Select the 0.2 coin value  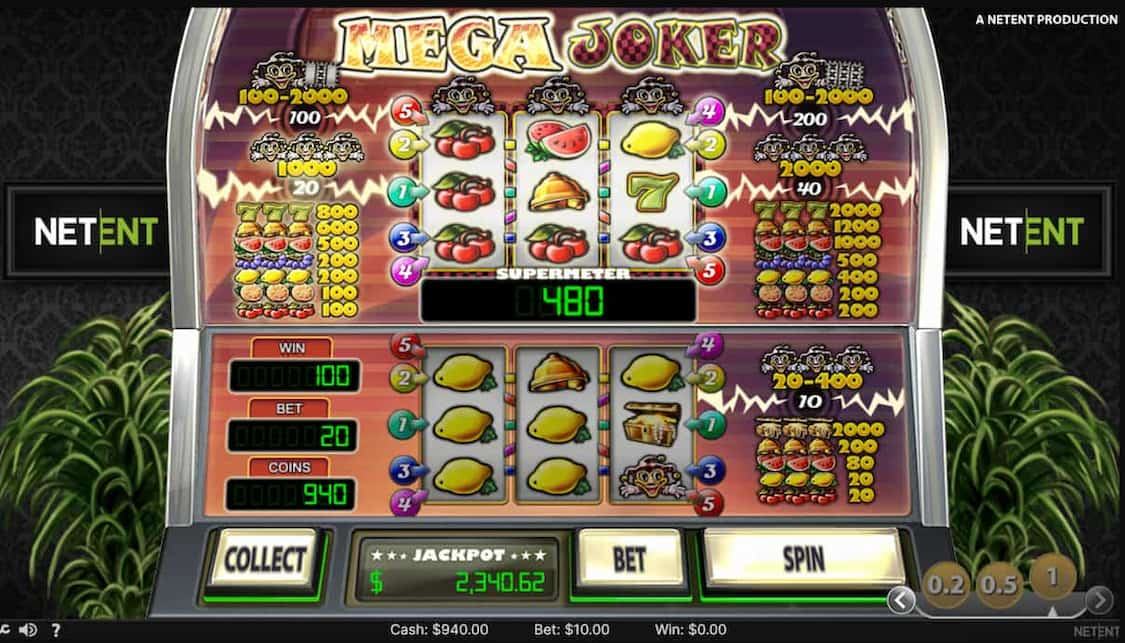[946, 585]
